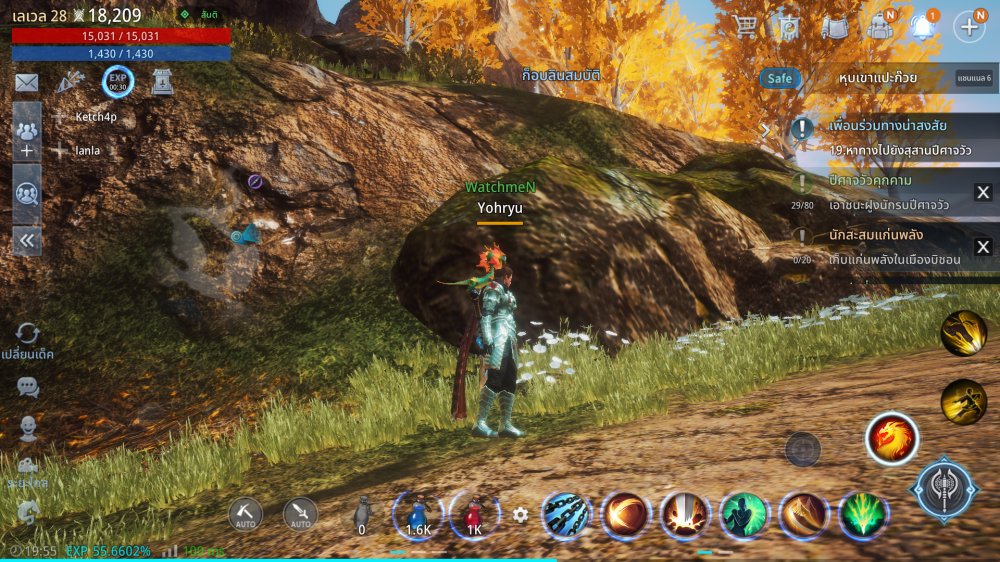Open the shopping cart store
This screenshot has width=1000, height=562.
click(745, 27)
